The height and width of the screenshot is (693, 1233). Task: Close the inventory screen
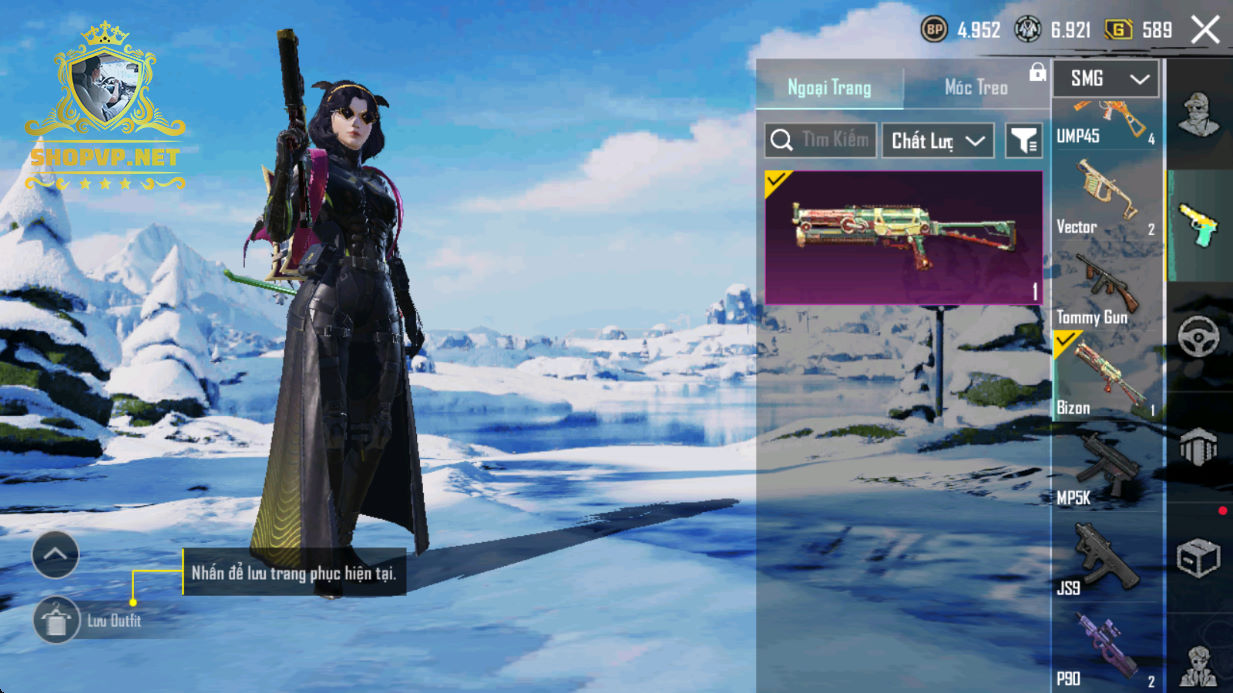click(x=1205, y=30)
